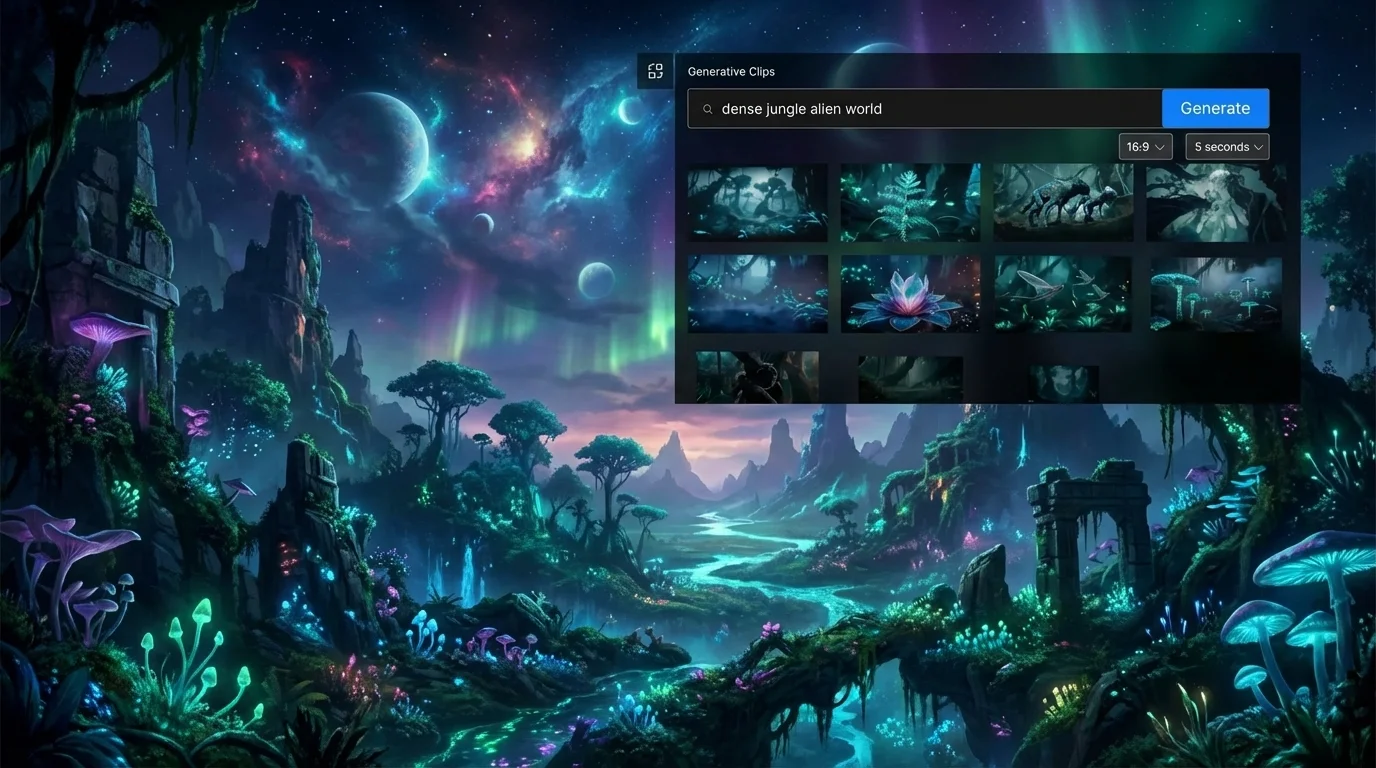Select the dark vine creature clip in bottom row
The width and height of the screenshot is (1376, 768).
757,377
